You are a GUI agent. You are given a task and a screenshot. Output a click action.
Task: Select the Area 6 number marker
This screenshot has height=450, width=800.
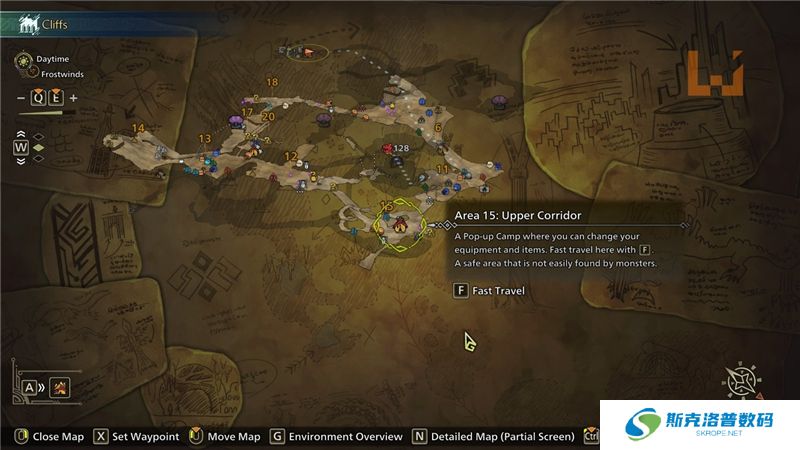point(438,127)
